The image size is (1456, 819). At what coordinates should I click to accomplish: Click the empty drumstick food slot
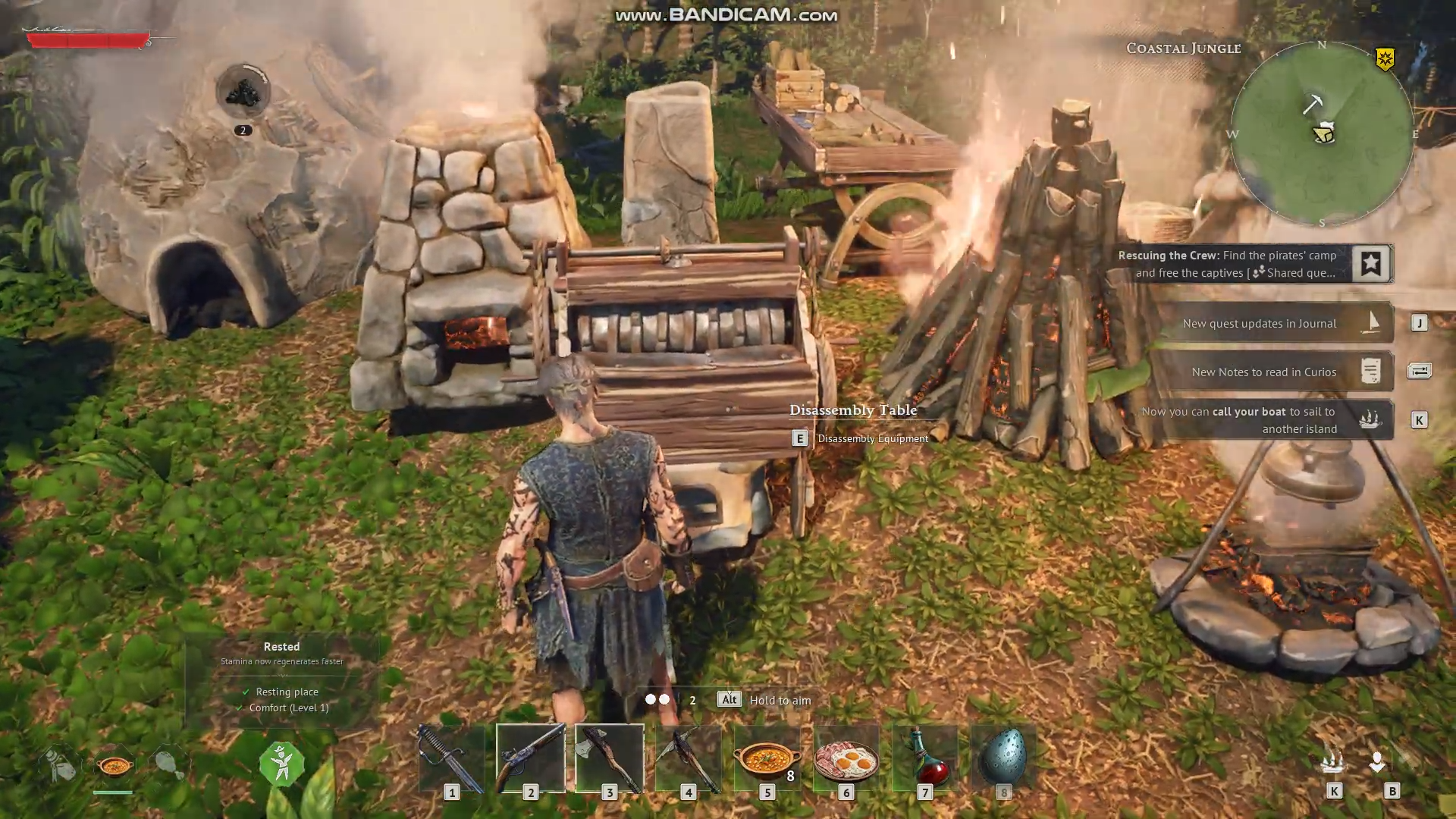(x=168, y=764)
